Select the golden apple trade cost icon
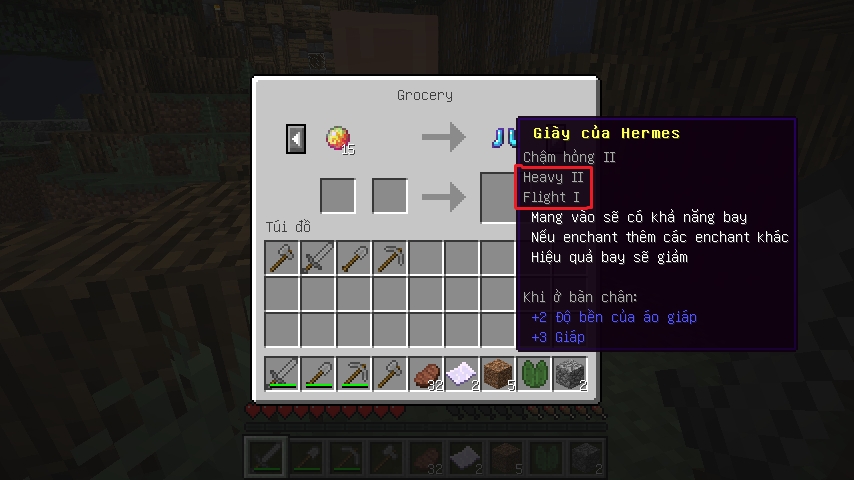The width and height of the screenshot is (854, 480). (338, 138)
